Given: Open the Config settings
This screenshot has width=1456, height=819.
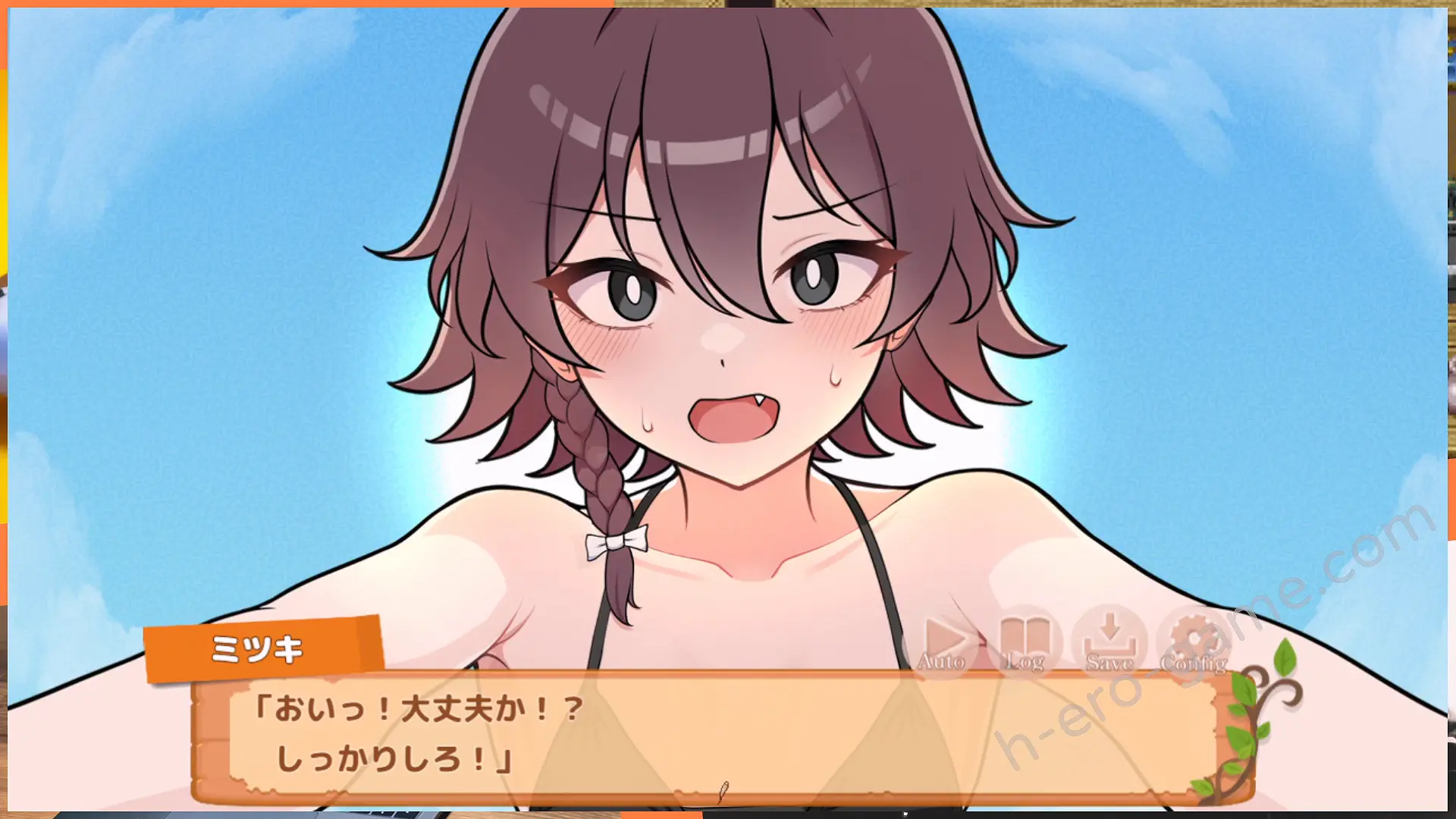Looking at the screenshot, I should coord(1194,644).
